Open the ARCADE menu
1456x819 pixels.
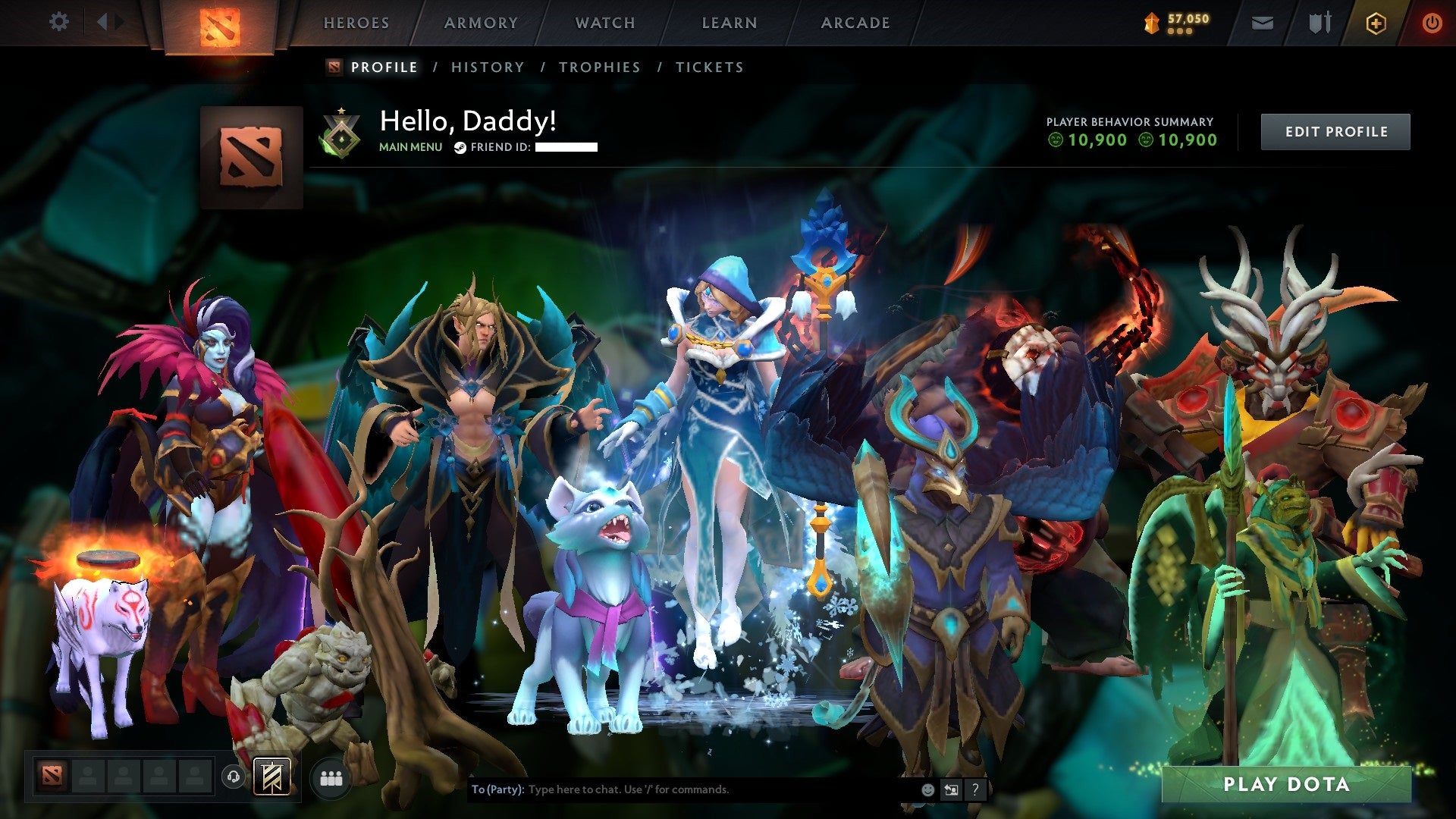[x=855, y=23]
